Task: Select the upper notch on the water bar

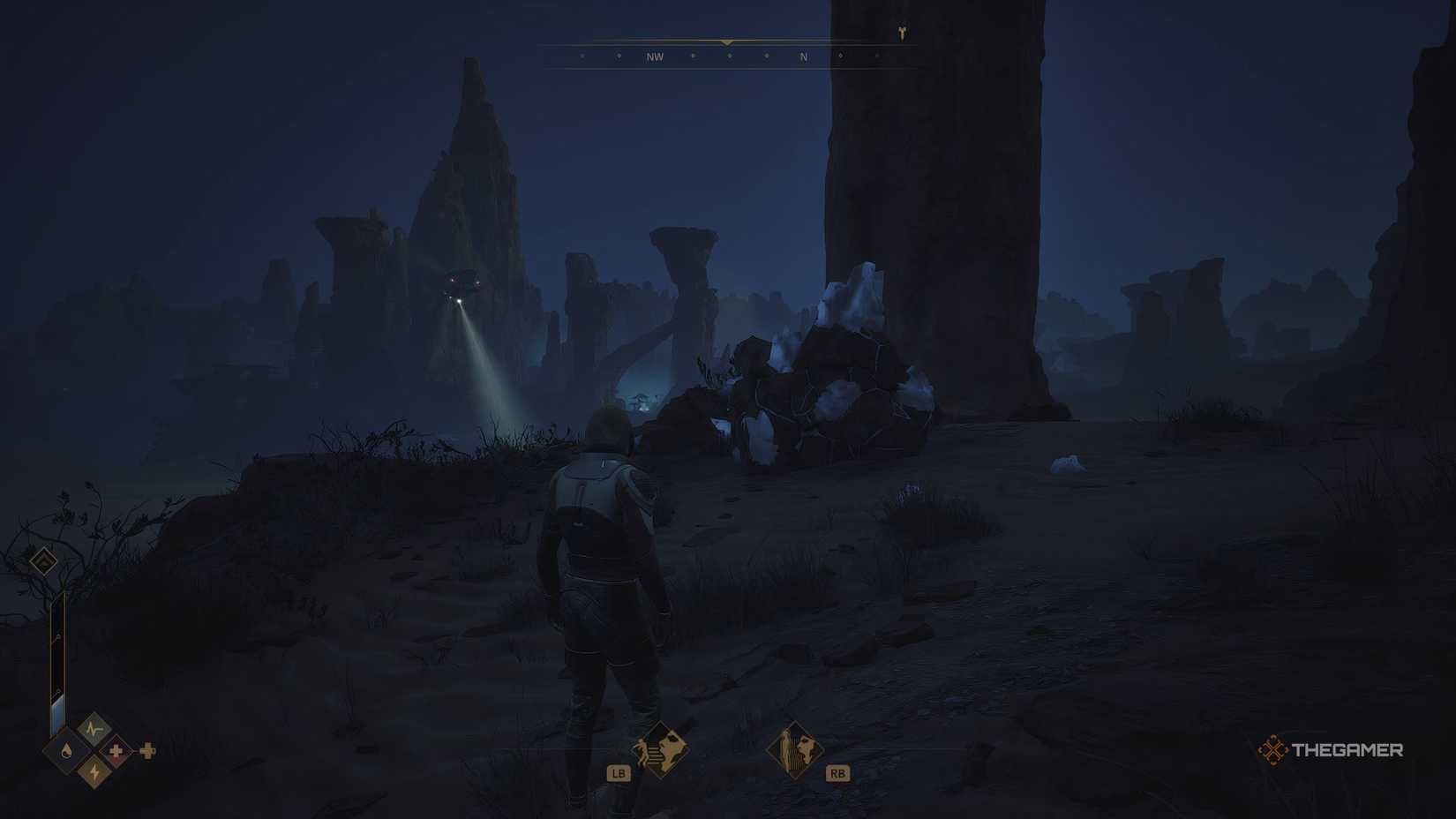Action: [x=57, y=635]
